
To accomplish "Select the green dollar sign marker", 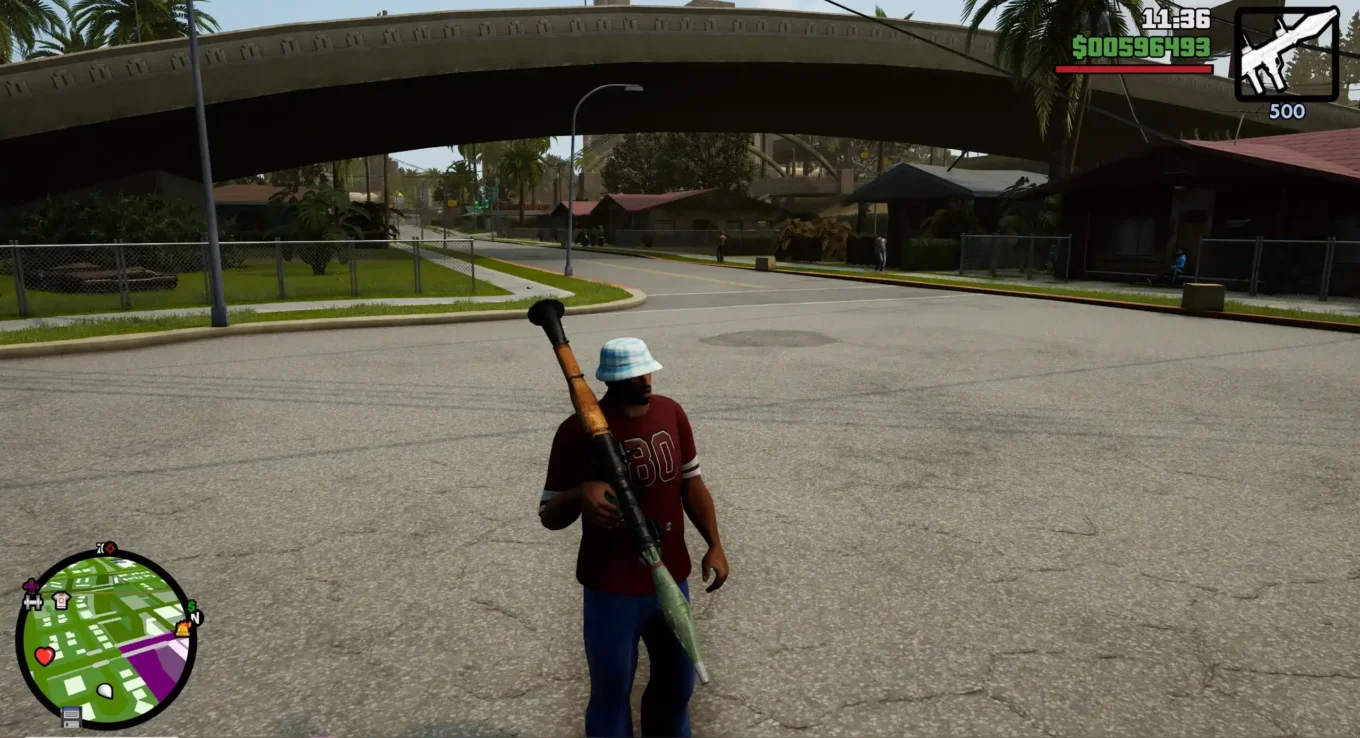I will 191,606.
